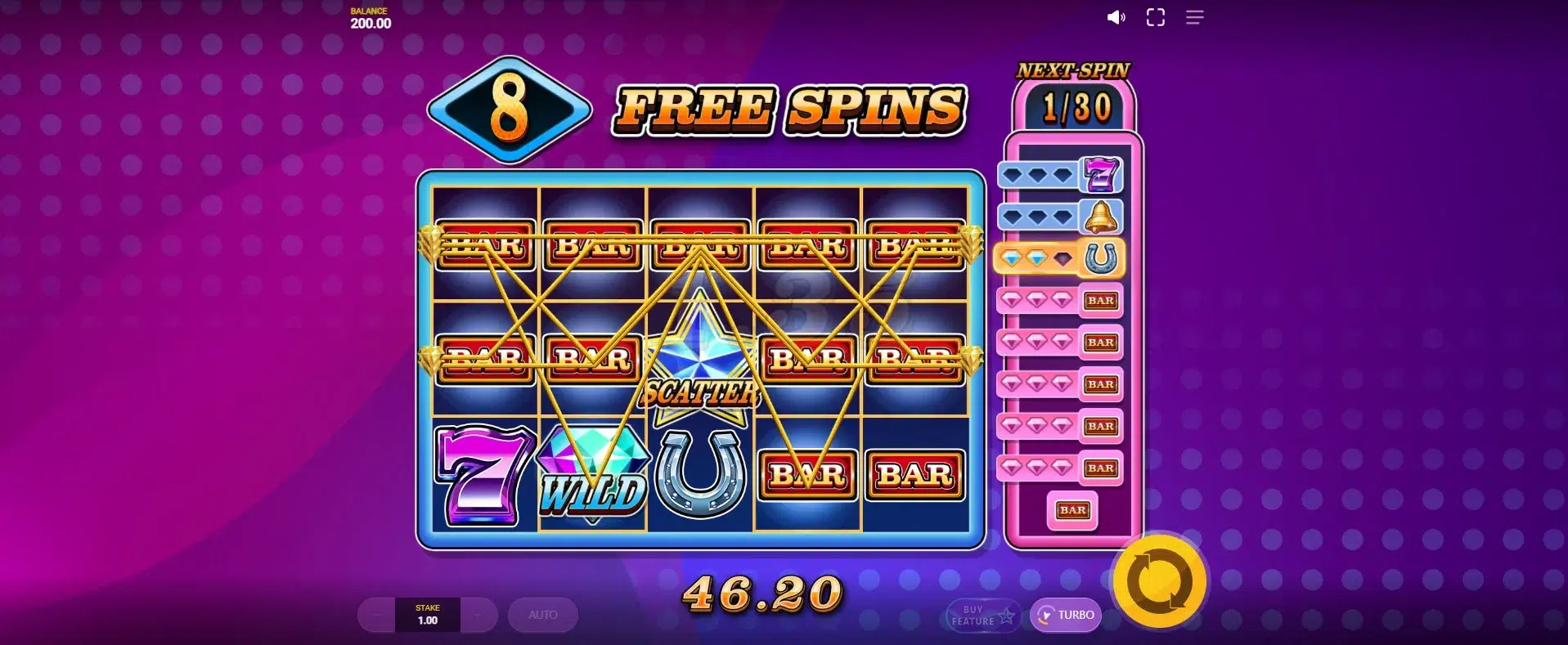The image size is (1568, 645).
Task: Decrease the stake with the minus button
Action: pos(377,615)
